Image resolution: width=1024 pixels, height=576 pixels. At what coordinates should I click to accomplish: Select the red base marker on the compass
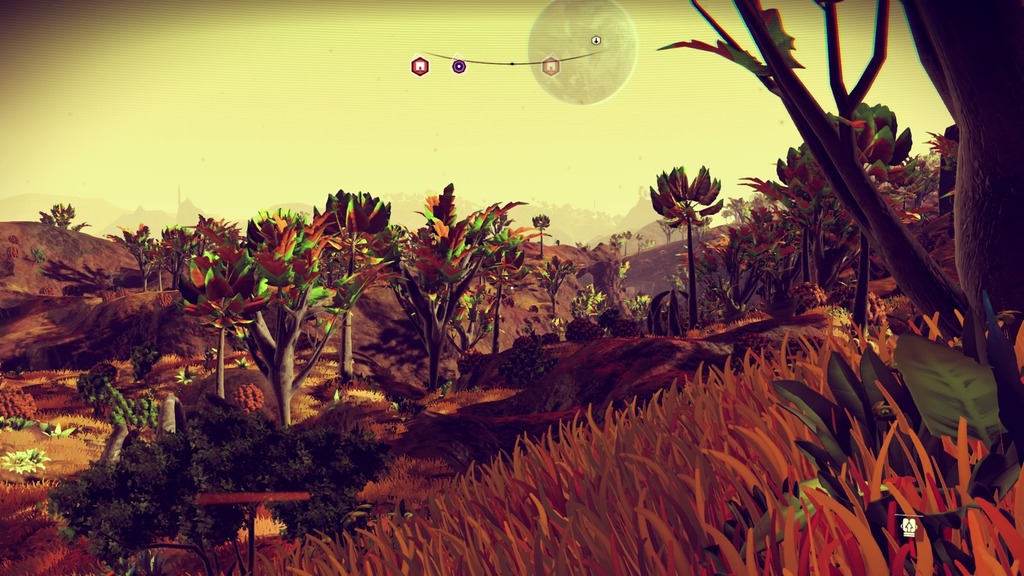(420, 66)
